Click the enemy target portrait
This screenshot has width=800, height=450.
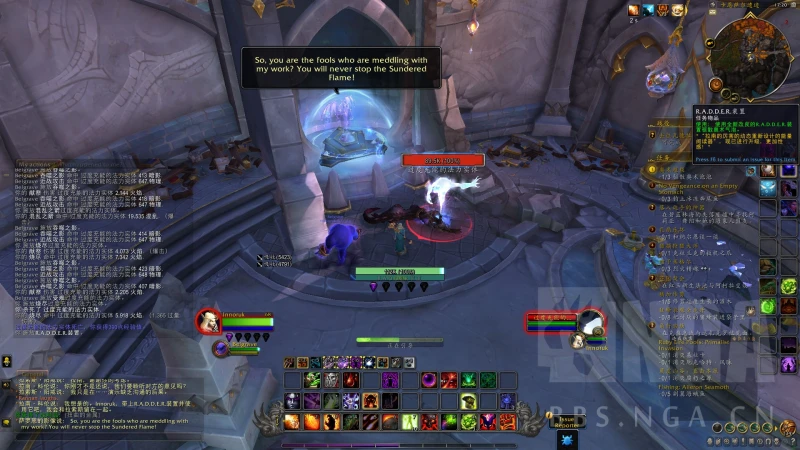click(592, 321)
